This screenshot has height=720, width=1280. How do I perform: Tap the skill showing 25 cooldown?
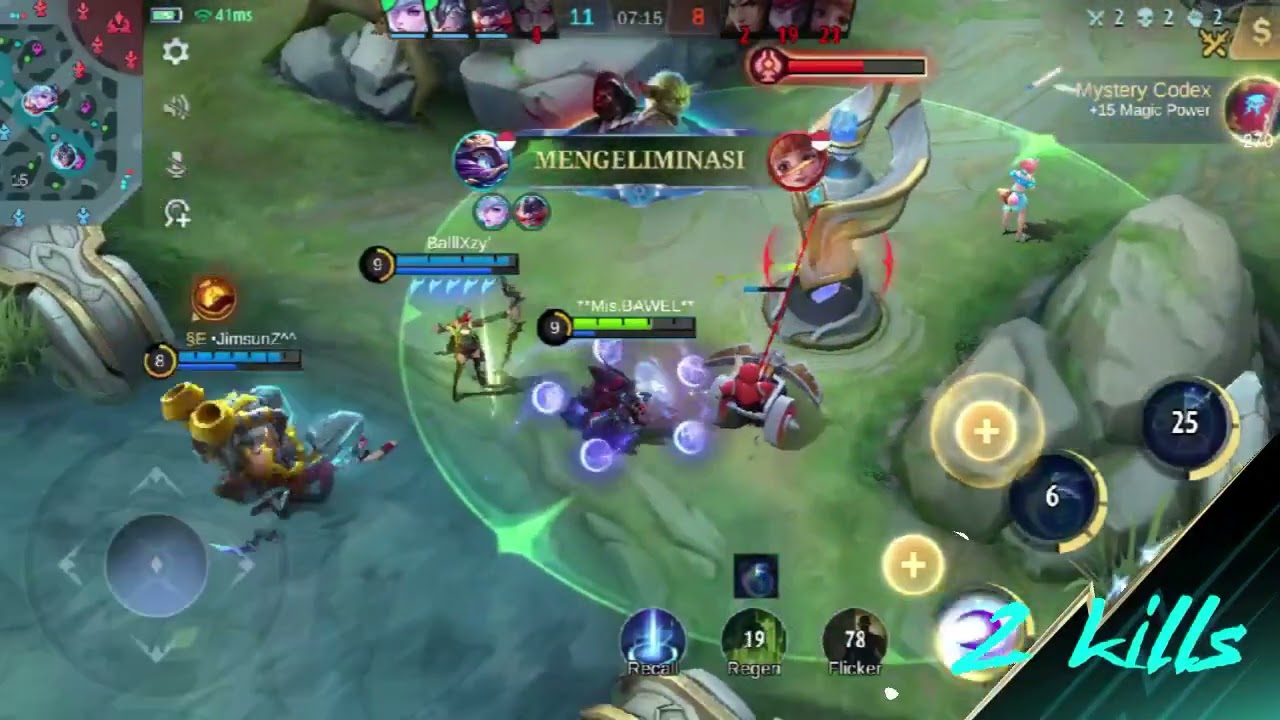pos(1185,423)
